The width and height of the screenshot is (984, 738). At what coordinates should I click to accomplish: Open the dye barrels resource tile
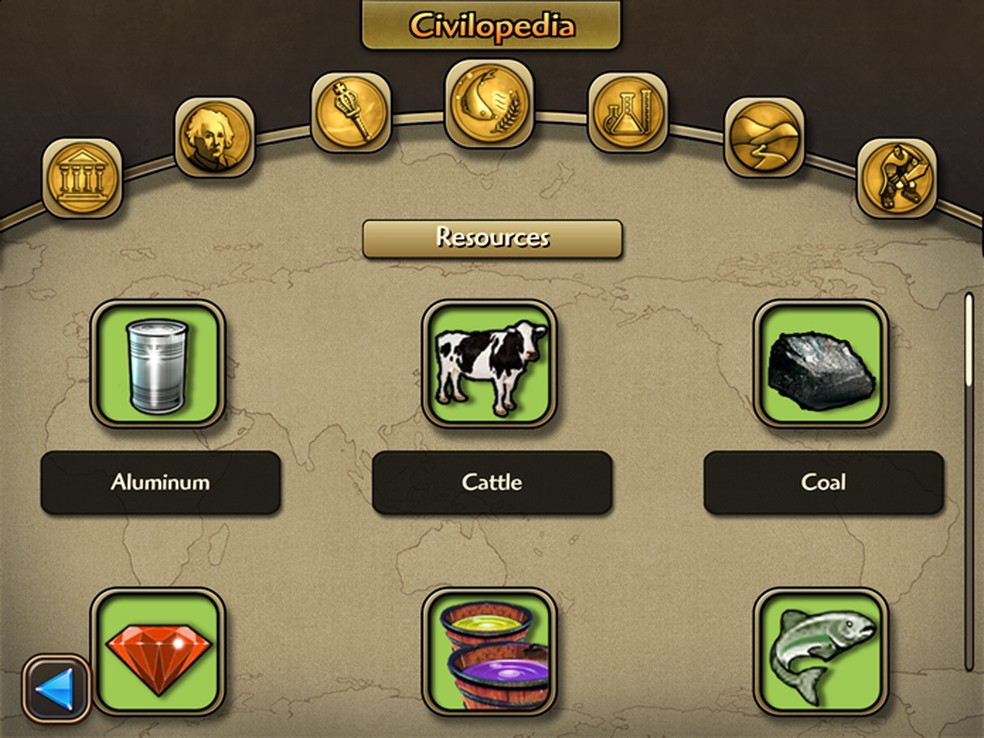pyautogui.click(x=490, y=650)
